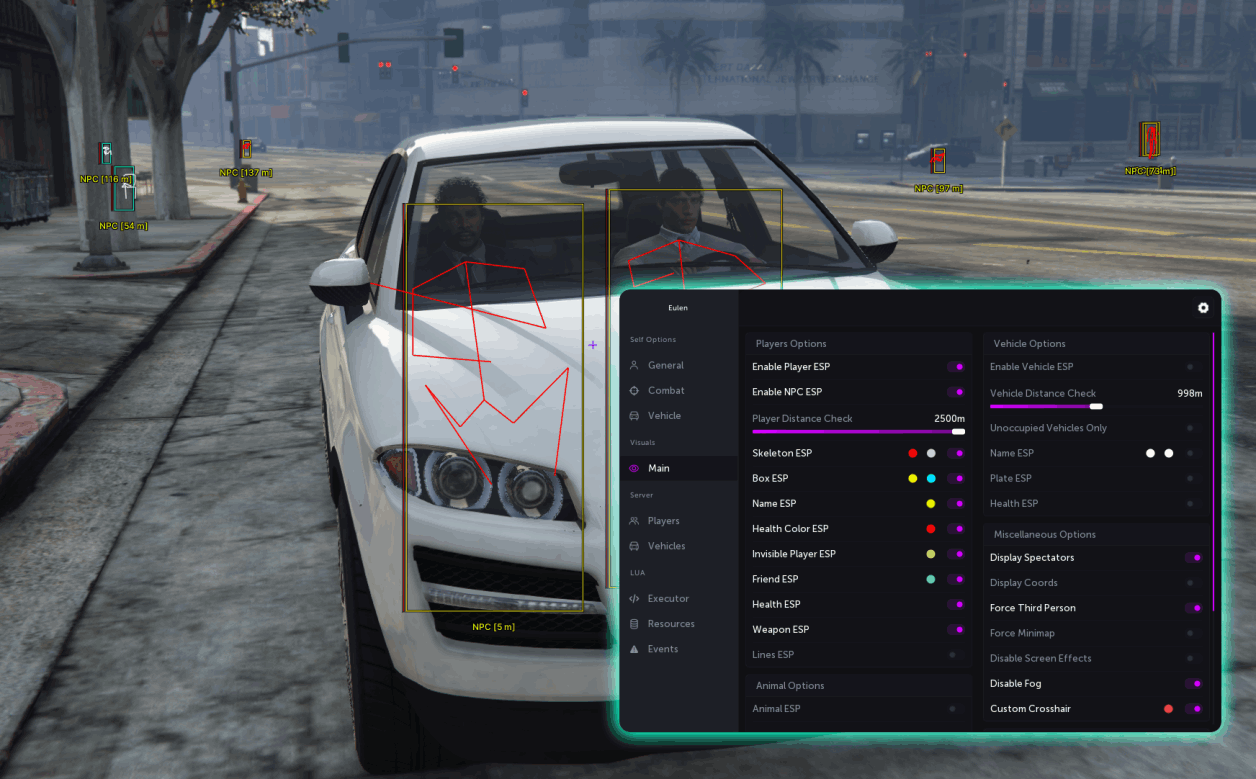Toggle Enable Player ESP
This screenshot has width=1256, height=779.
tap(956, 367)
